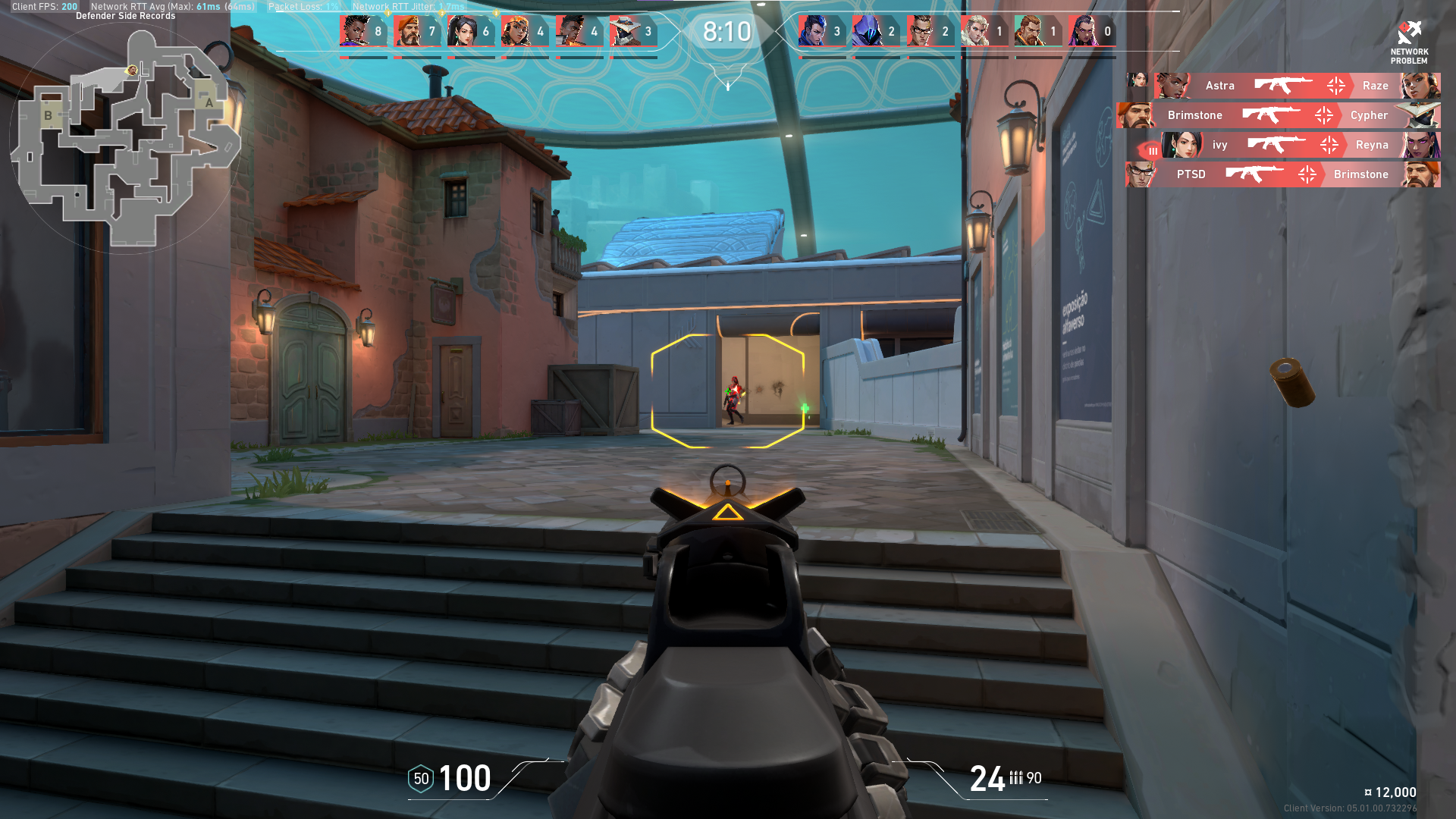The image size is (1456, 819).
Task: Expand the Defender Side Records label
Action: (x=126, y=14)
